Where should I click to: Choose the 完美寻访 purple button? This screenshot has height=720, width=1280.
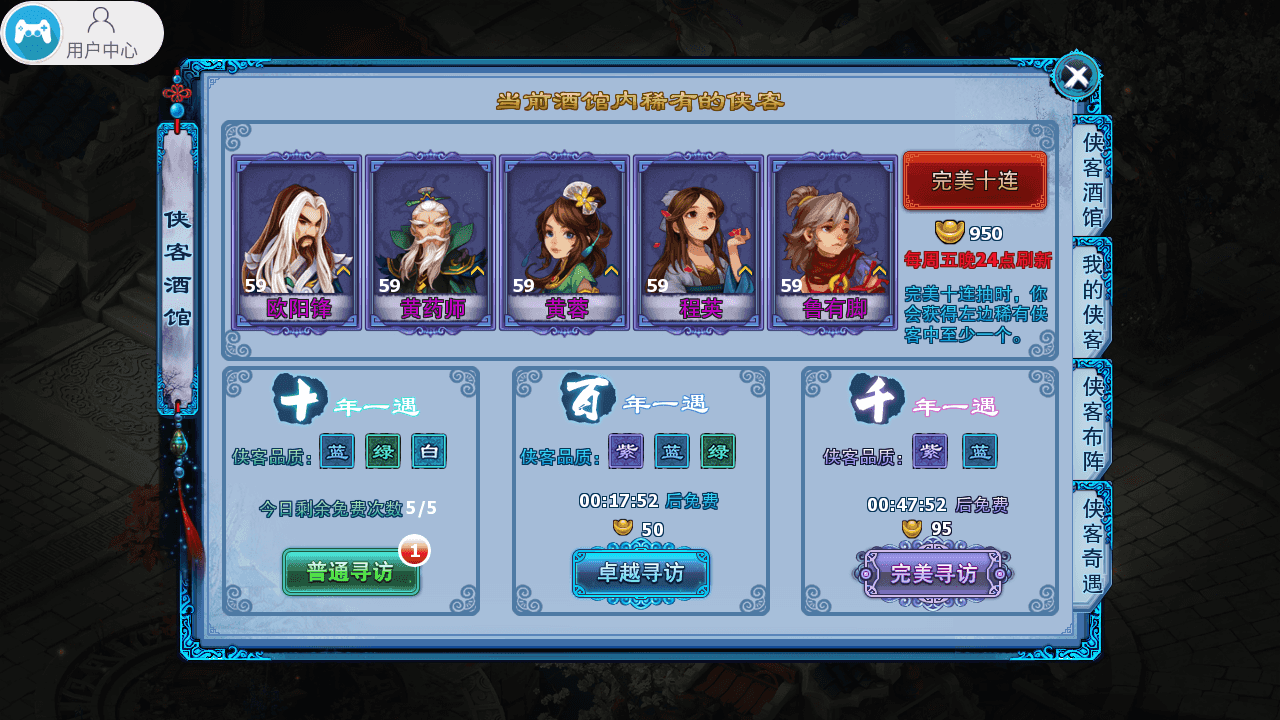click(932, 573)
